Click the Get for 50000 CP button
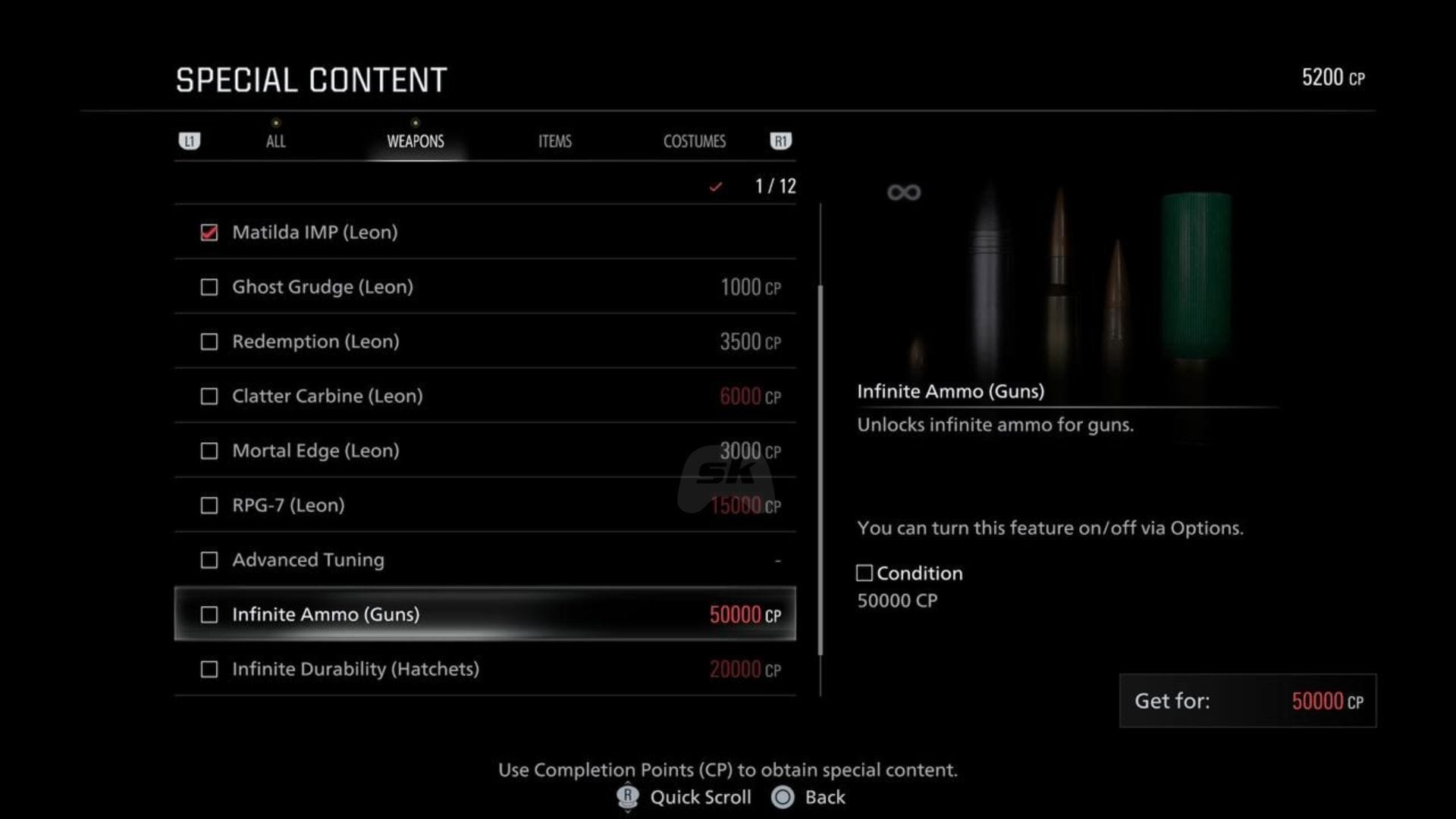The height and width of the screenshot is (819, 1456). (1247, 701)
